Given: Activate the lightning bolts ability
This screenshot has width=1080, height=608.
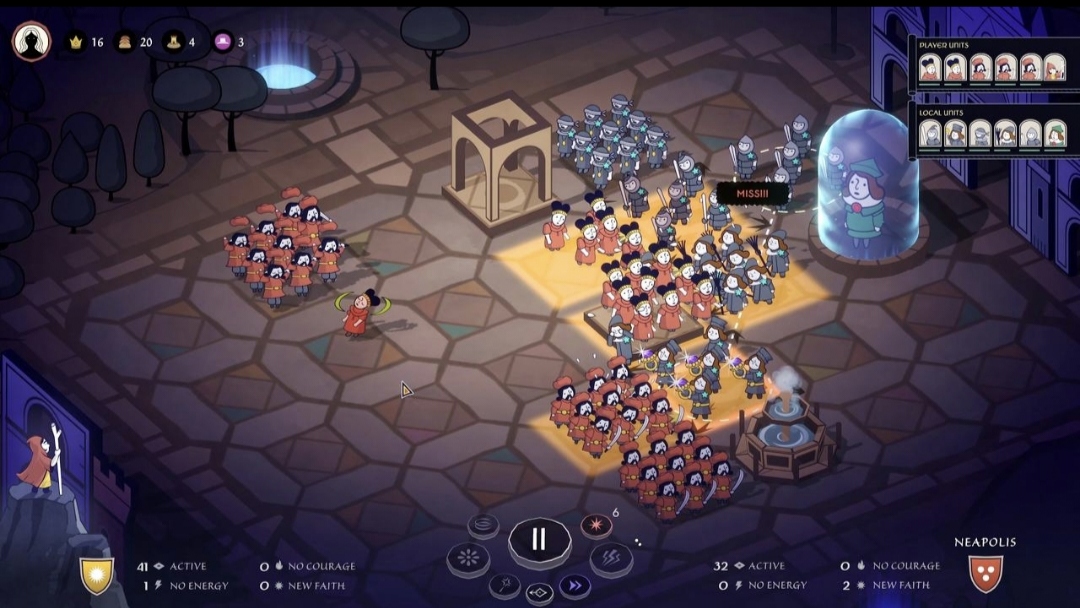Looking at the screenshot, I should coord(610,558).
